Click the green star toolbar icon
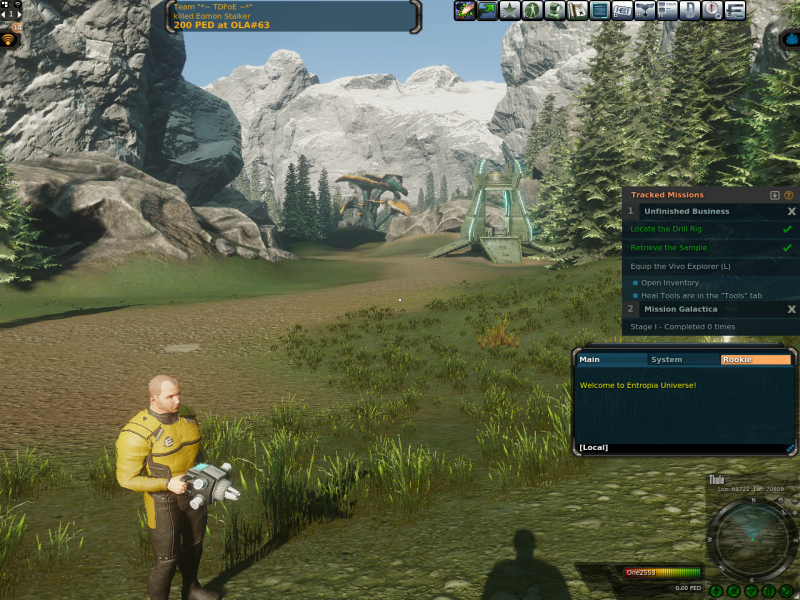 510,11
